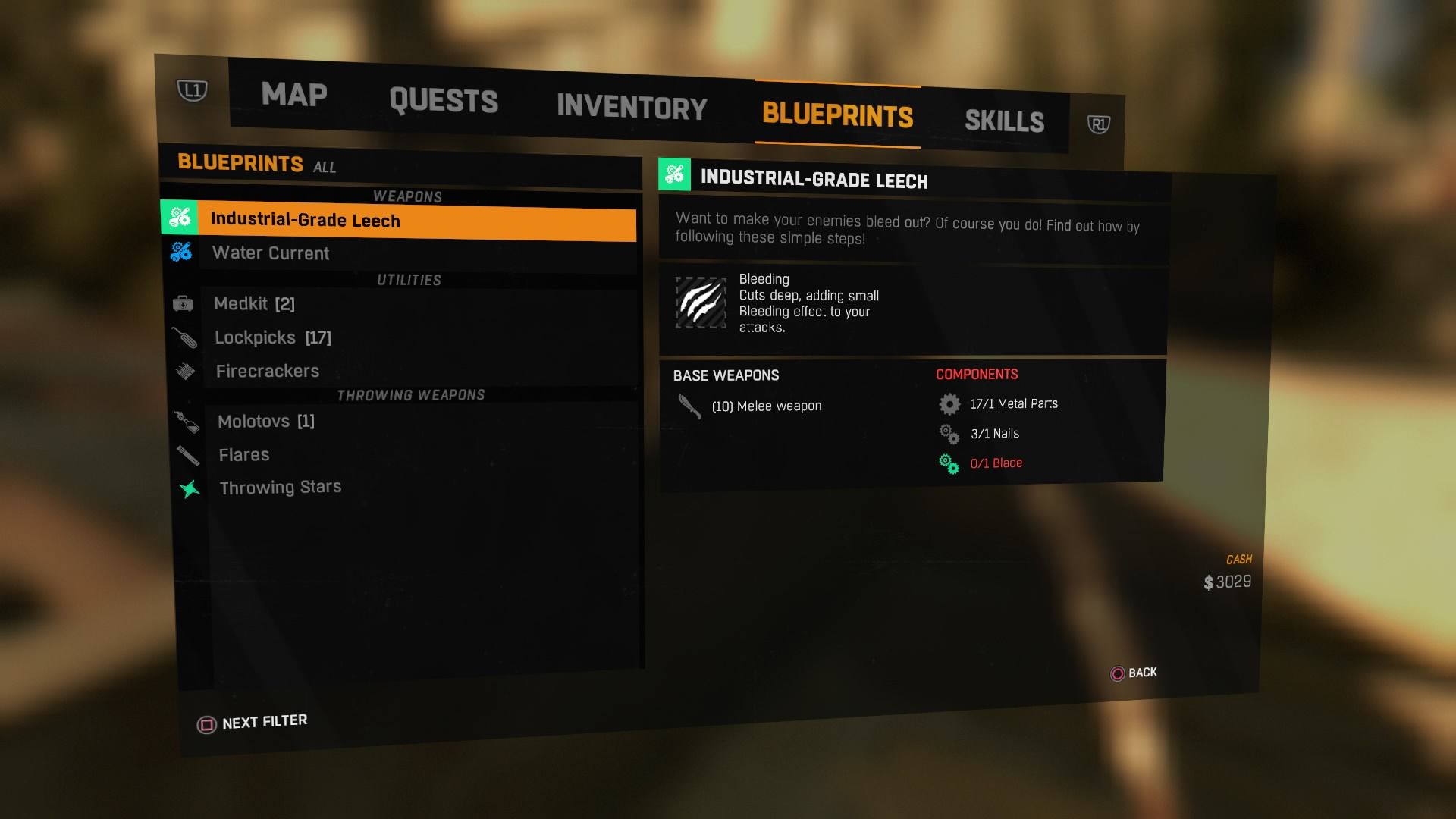Click the Bleeding claw effect icon
Image resolution: width=1456 pixels, height=819 pixels.
[701, 303]
